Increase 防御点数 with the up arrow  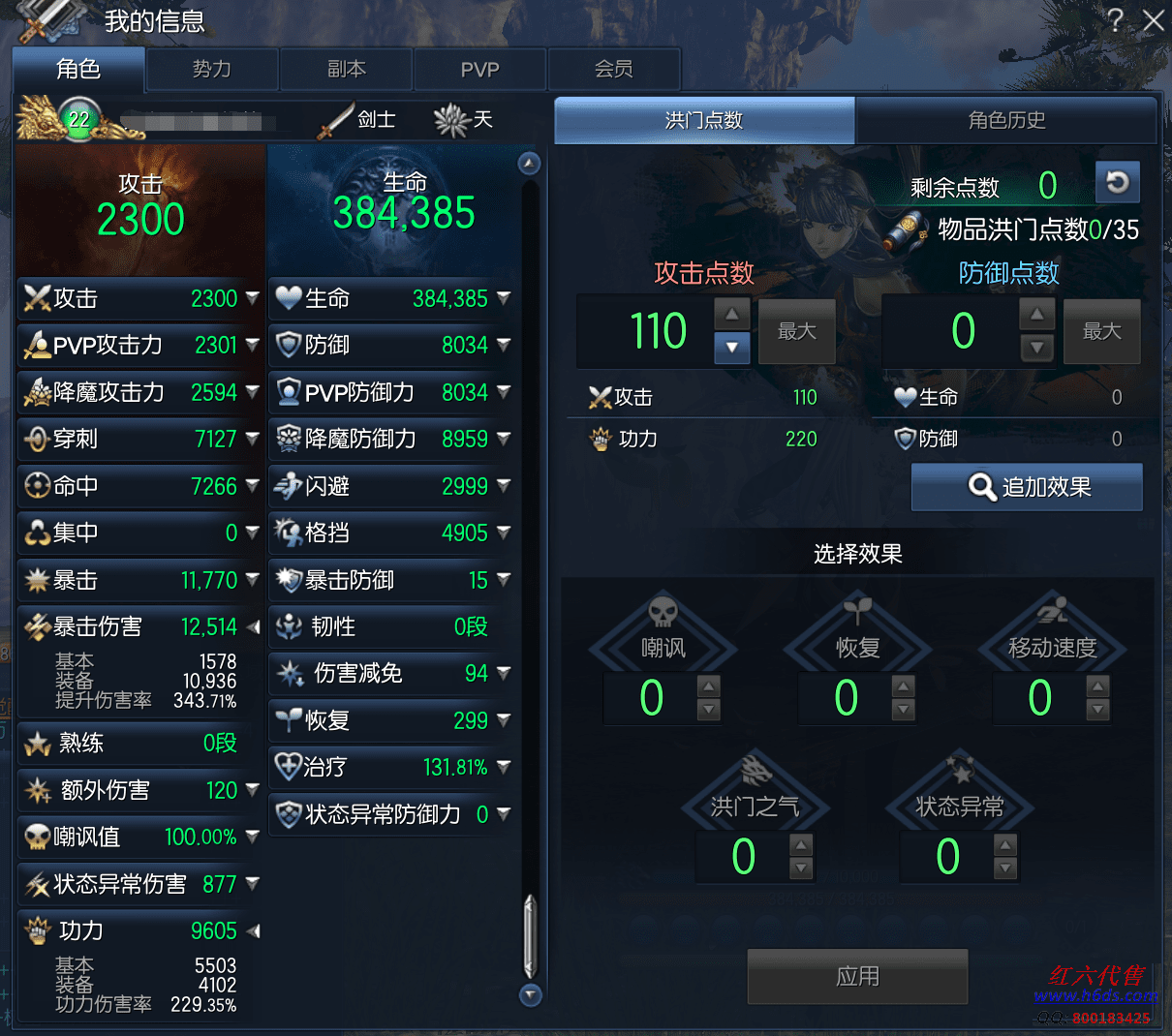[x=1036, y=315]
